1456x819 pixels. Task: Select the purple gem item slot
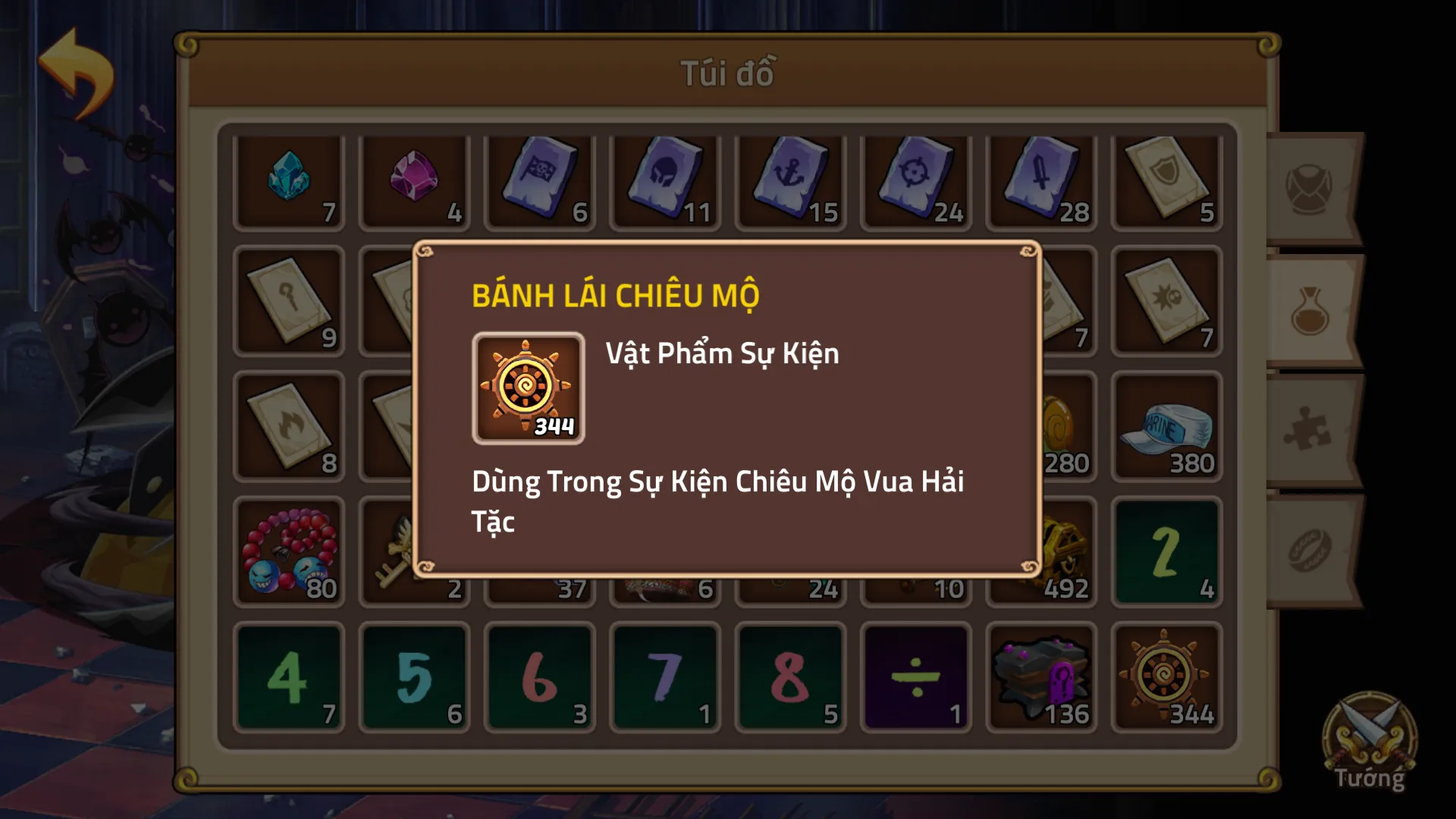coord(414,182)
